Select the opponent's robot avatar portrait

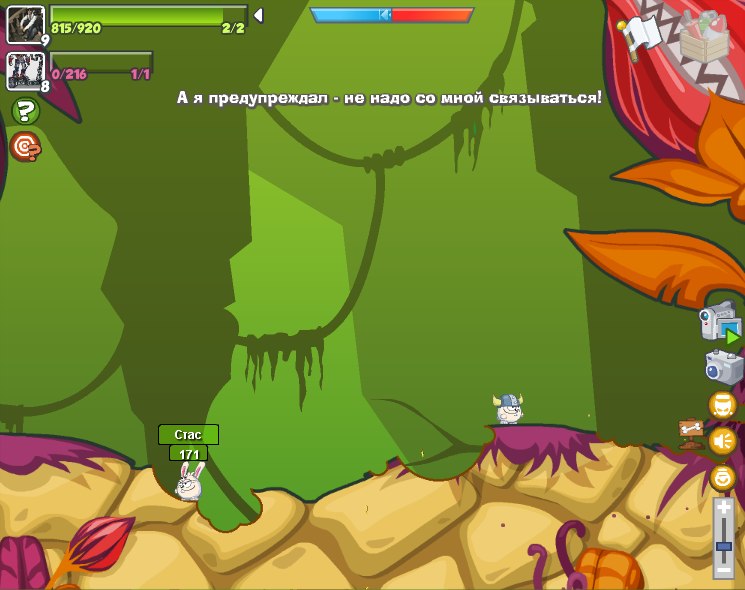click(x=25, y=71)
